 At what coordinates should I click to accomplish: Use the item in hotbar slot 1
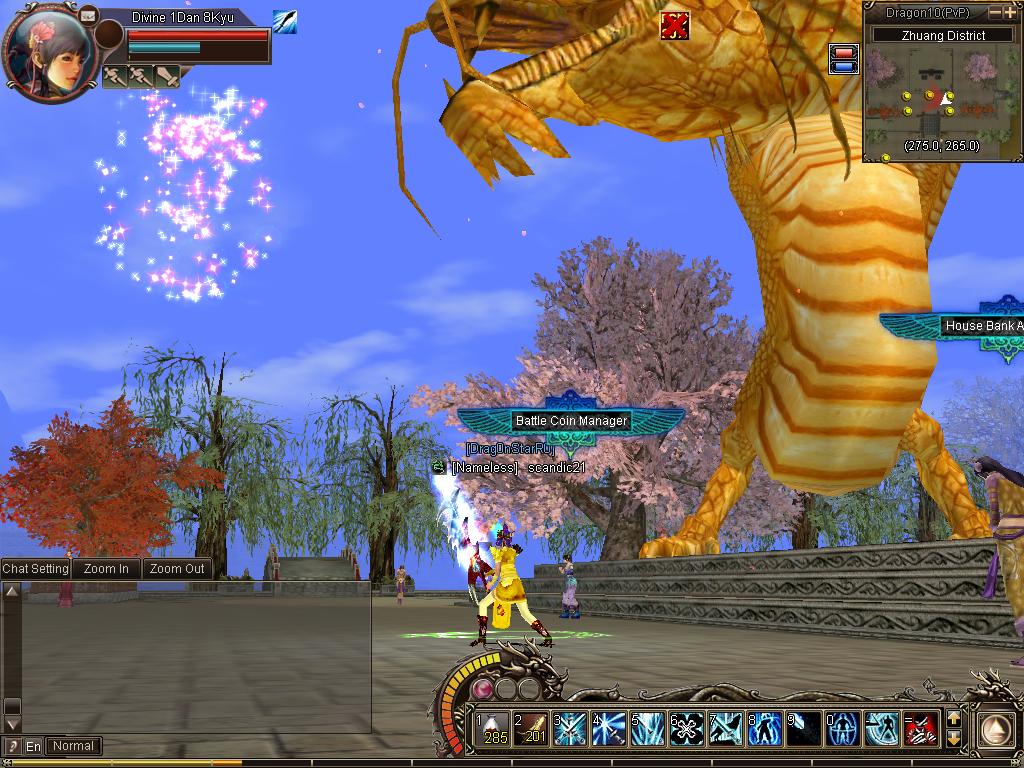coord(492,728)
